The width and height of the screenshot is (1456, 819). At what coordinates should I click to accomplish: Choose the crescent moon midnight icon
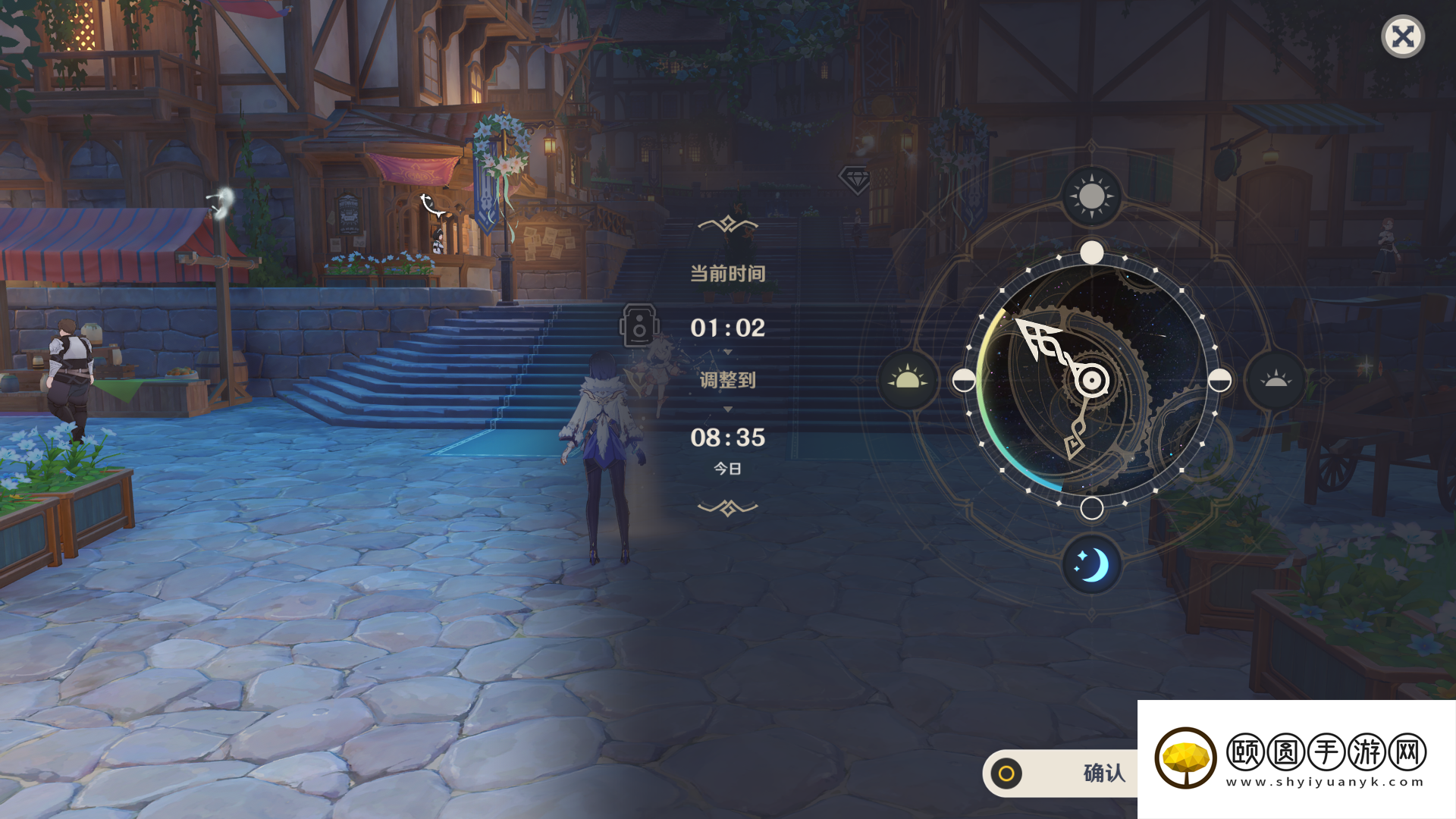(x=1091, y=565)
